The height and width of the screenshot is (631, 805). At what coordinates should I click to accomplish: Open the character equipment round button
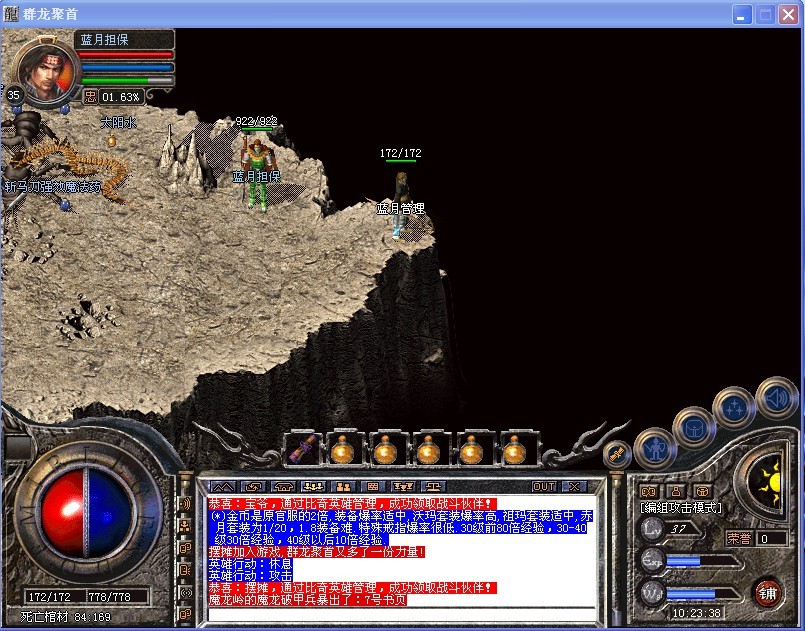[x=655, y=447]
